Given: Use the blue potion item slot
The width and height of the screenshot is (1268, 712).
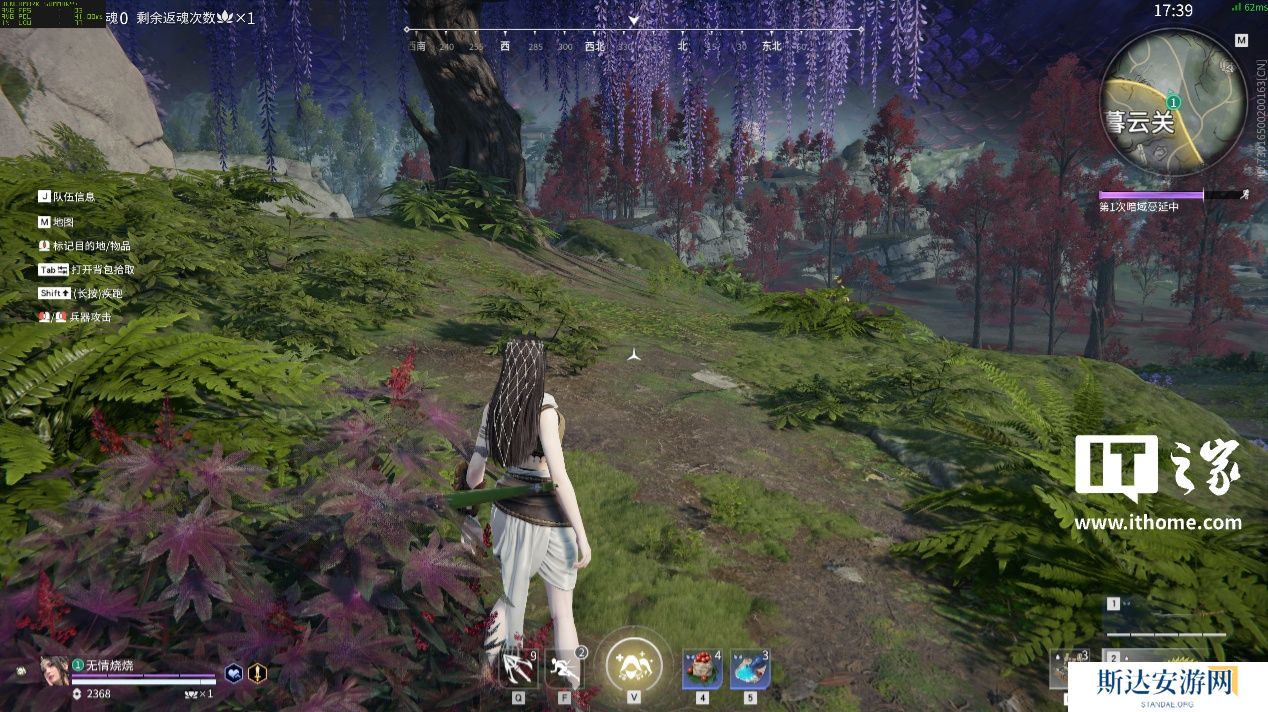Looking at the screenshot, I should (x=749, y=668).
